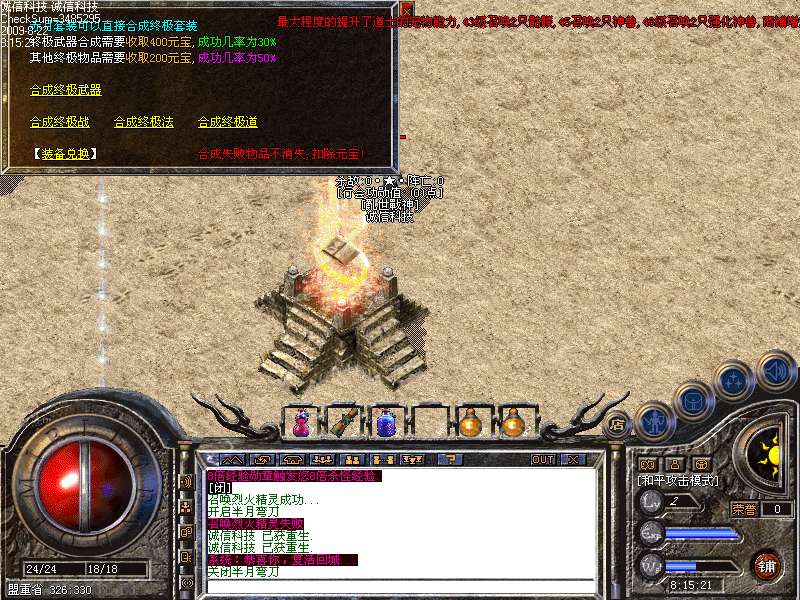Image resolution: width=800 pixels, height=600 pixels.
Task: Click the chat input line
Action: [400, 587]
